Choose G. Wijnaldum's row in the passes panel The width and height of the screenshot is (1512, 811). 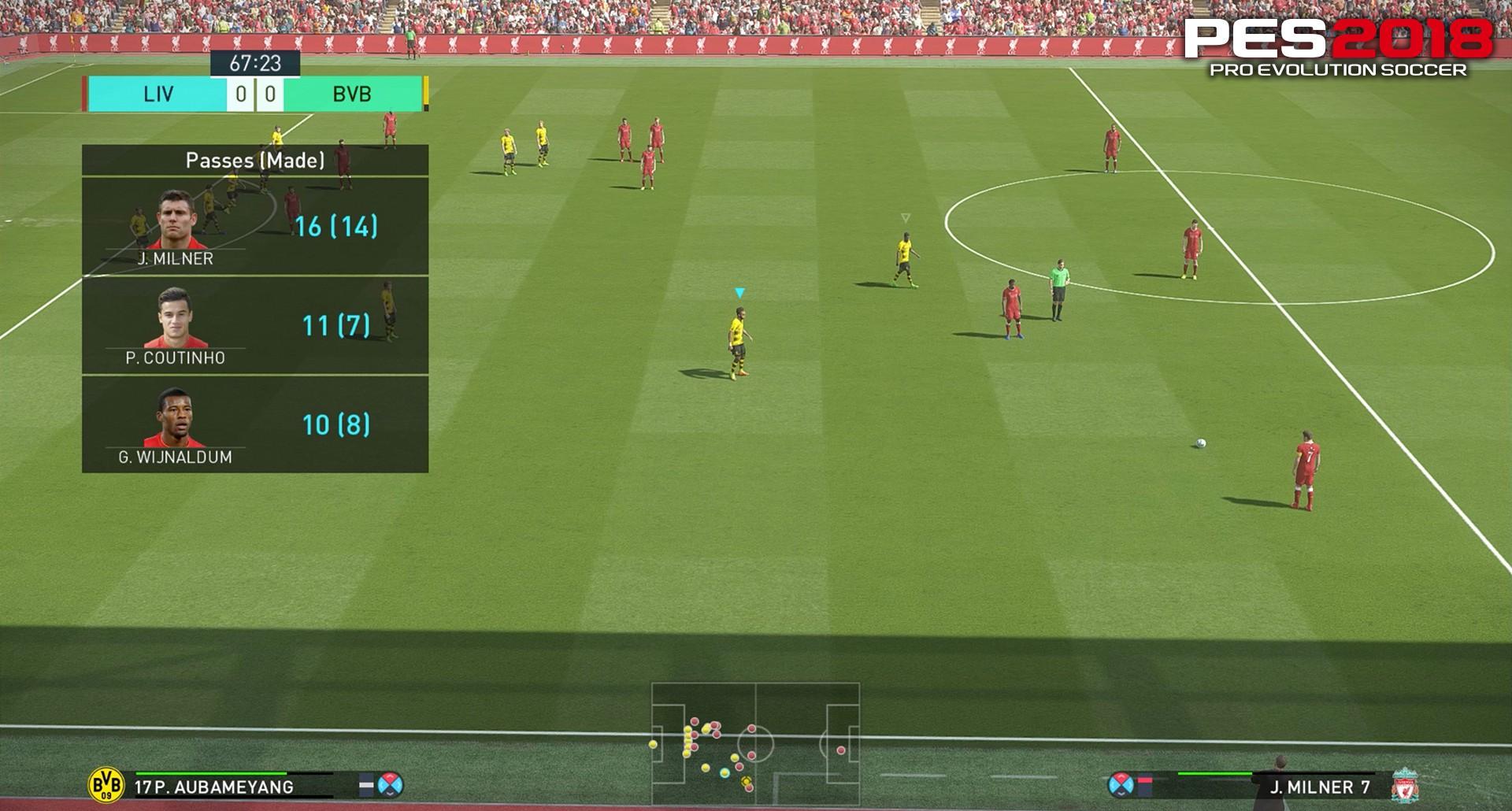(254, 424)
